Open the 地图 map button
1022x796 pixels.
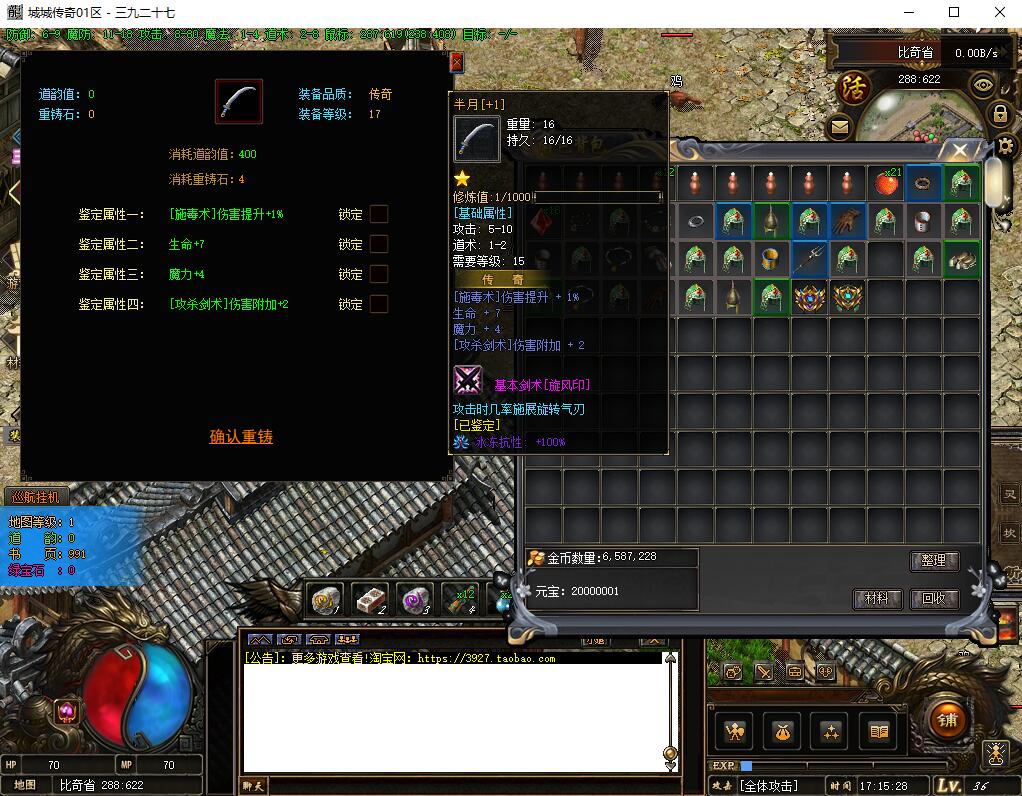25,785
